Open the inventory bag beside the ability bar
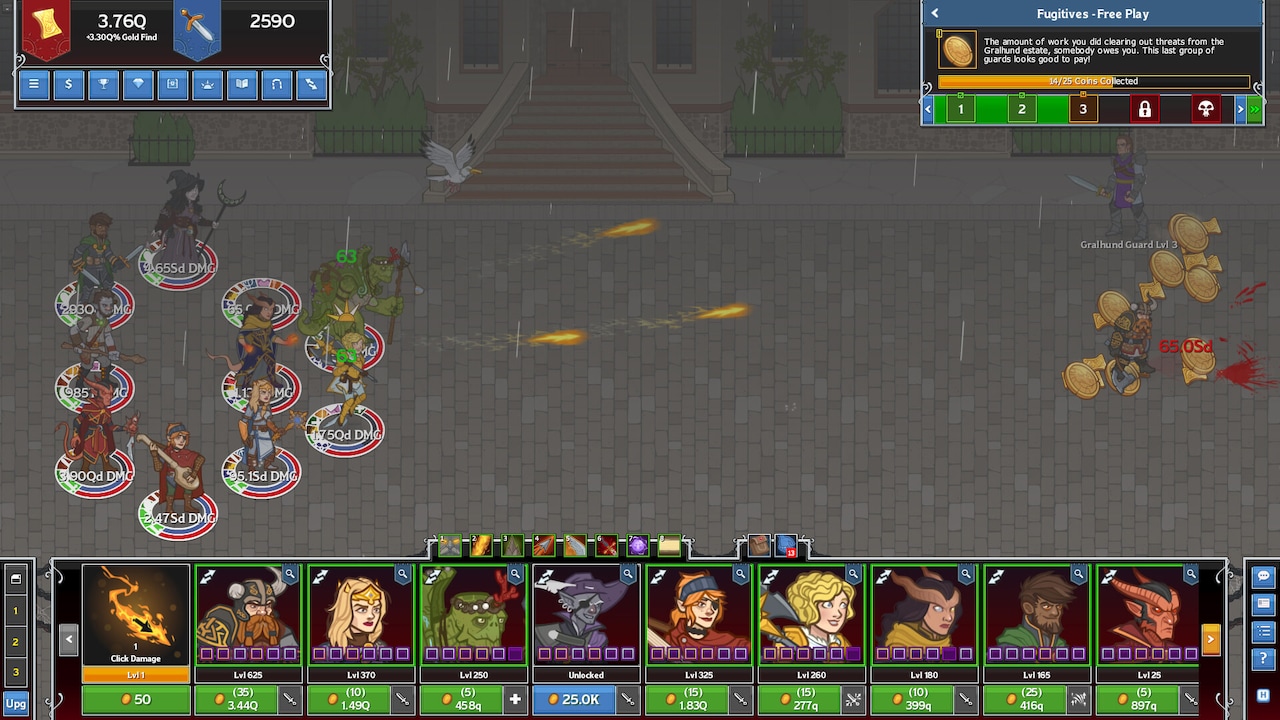This screenshot has height=720, width=1280. pos(760,545)
